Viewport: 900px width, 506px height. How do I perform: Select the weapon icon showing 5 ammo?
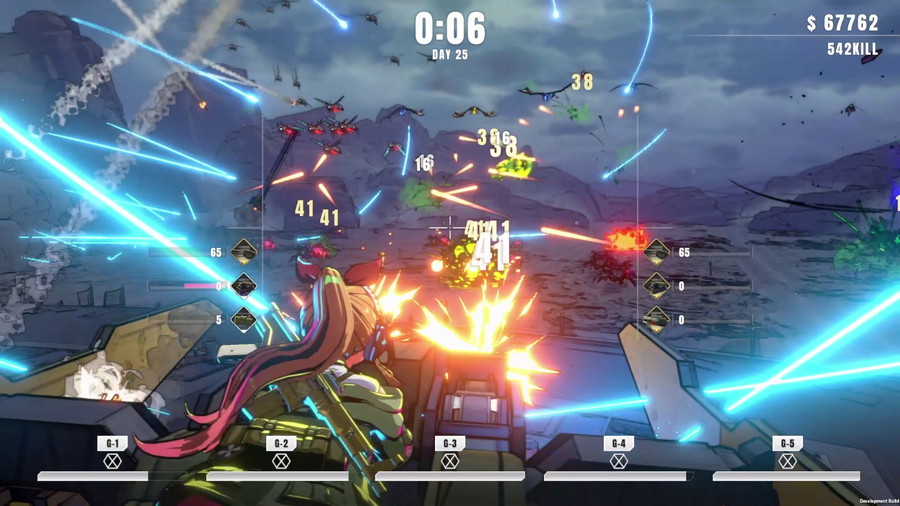click(244, 320)
